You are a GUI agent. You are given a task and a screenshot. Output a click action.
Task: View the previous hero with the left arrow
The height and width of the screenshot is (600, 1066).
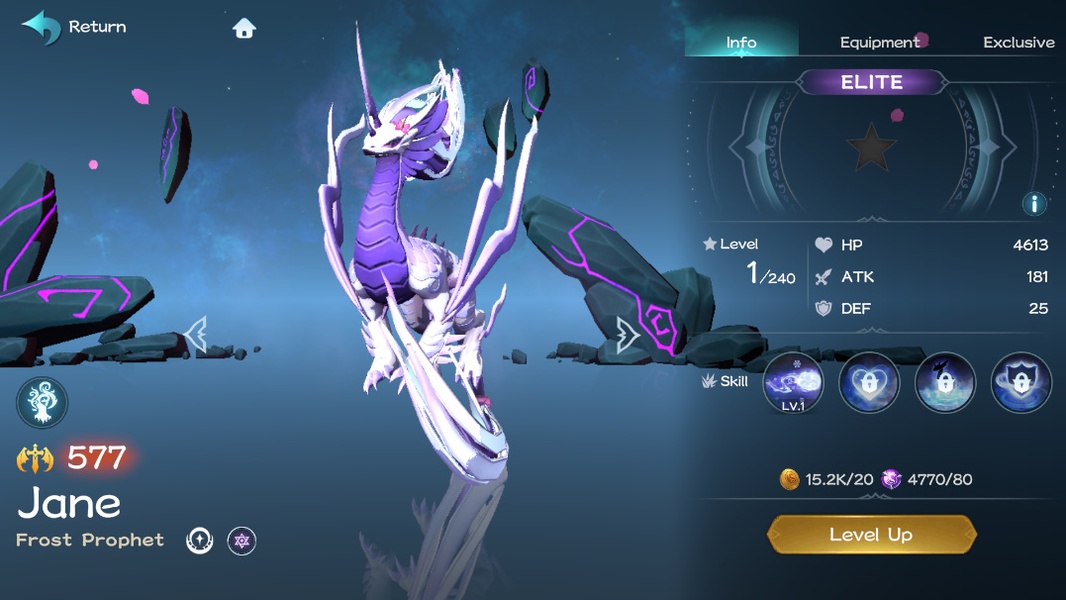(x=196, y=335)
